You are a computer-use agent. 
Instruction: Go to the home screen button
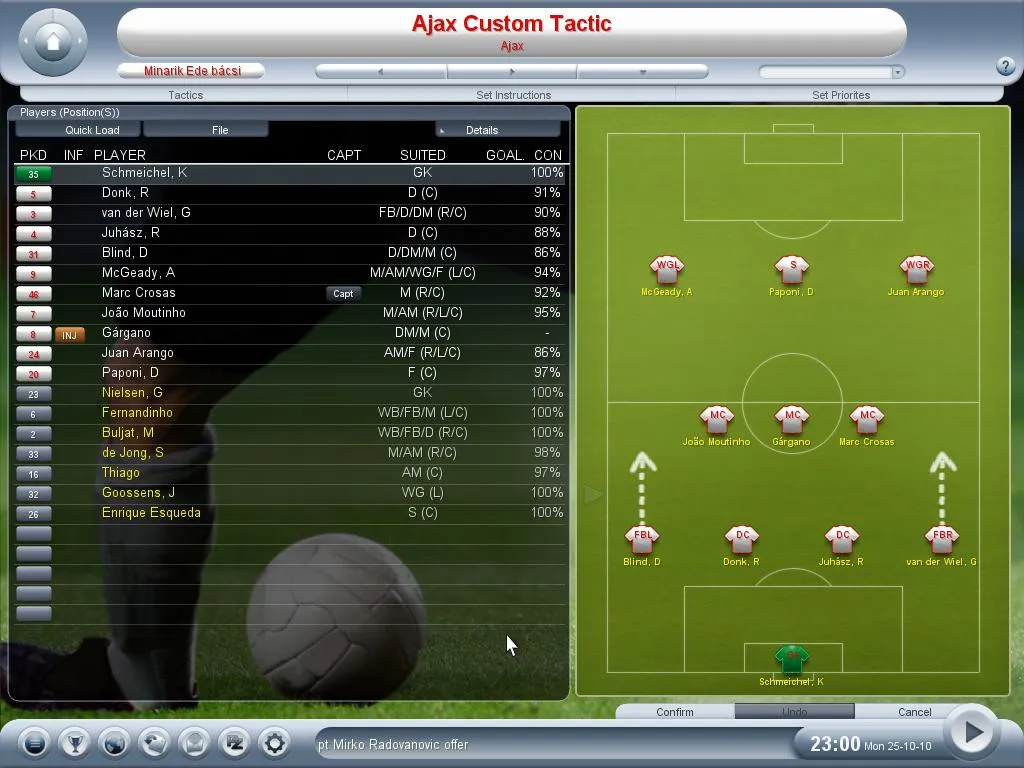53,42
